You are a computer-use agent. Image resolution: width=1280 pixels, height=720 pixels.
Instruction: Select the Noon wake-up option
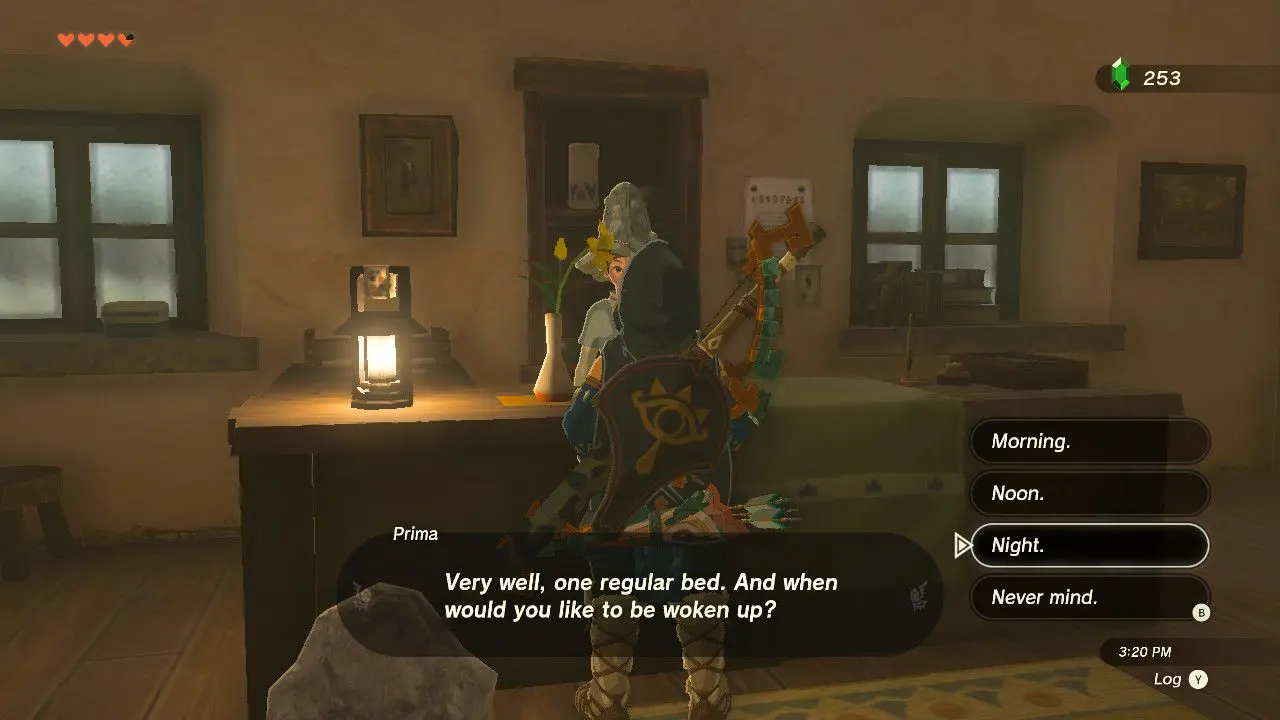(x=1089, y=493)
